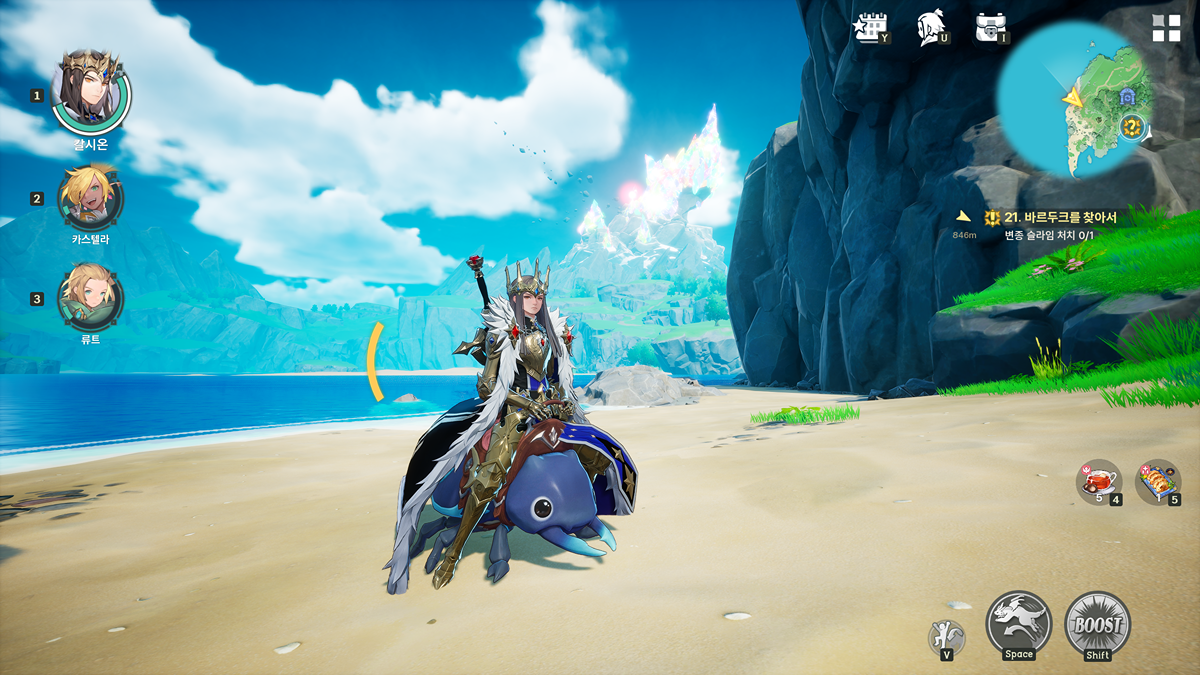
Task: Trigger the mount jump button
Action: [1018, 624]
